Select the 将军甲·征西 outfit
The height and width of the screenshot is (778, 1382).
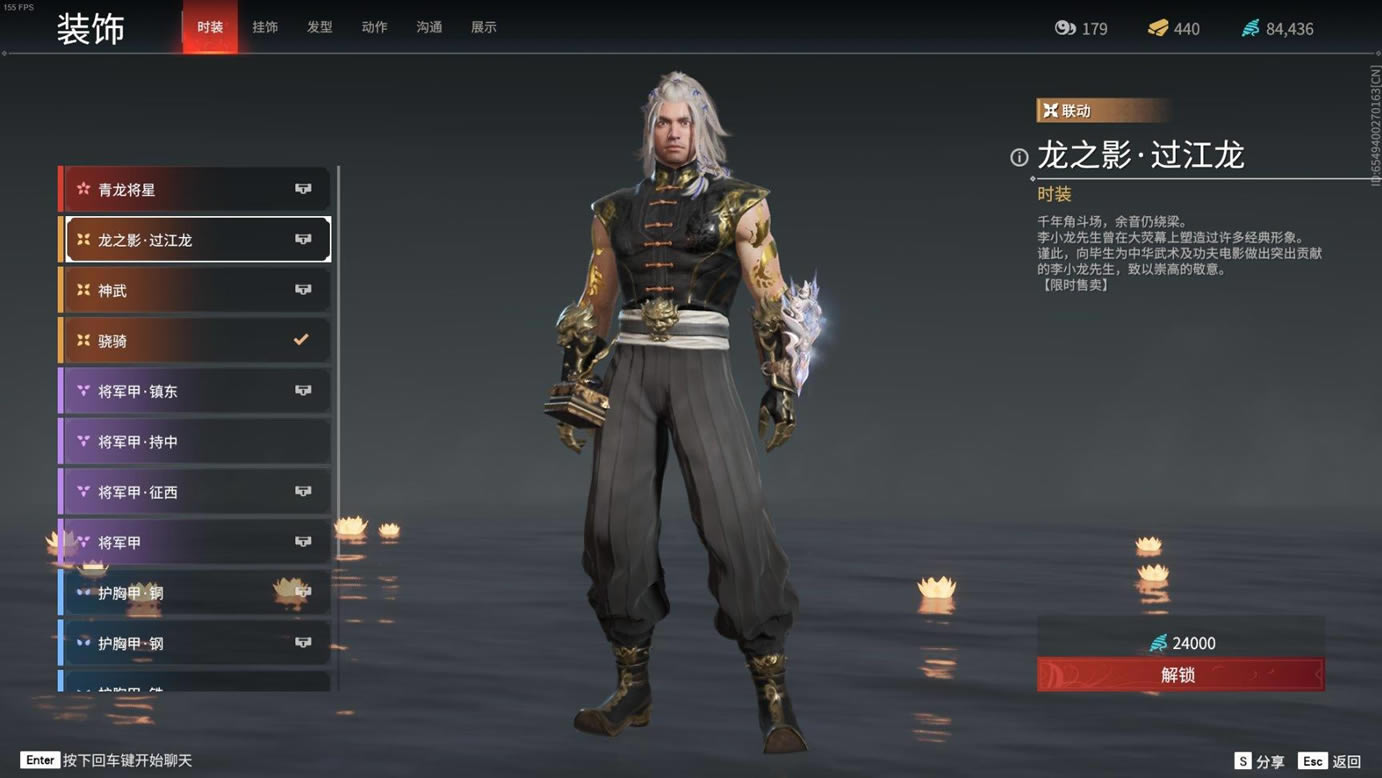coord(196,492)
